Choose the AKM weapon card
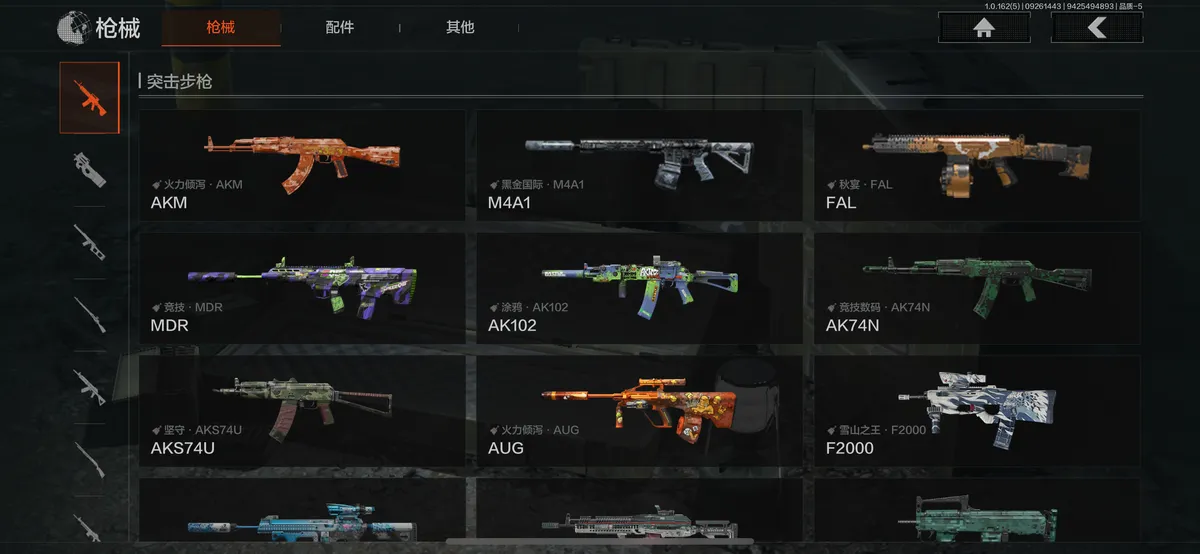The width and height of the screenshot is (1200, 554). tap(302, 165)
